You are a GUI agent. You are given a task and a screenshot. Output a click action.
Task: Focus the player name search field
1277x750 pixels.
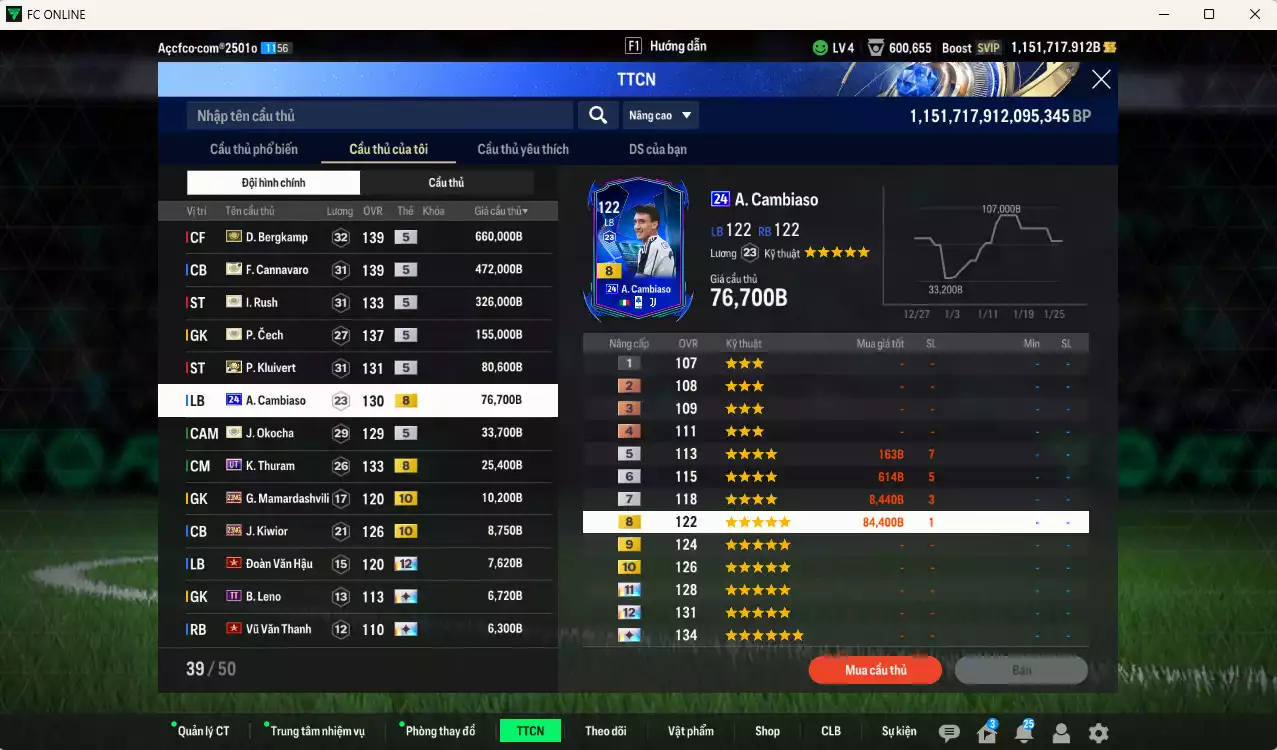pos(380,116)
